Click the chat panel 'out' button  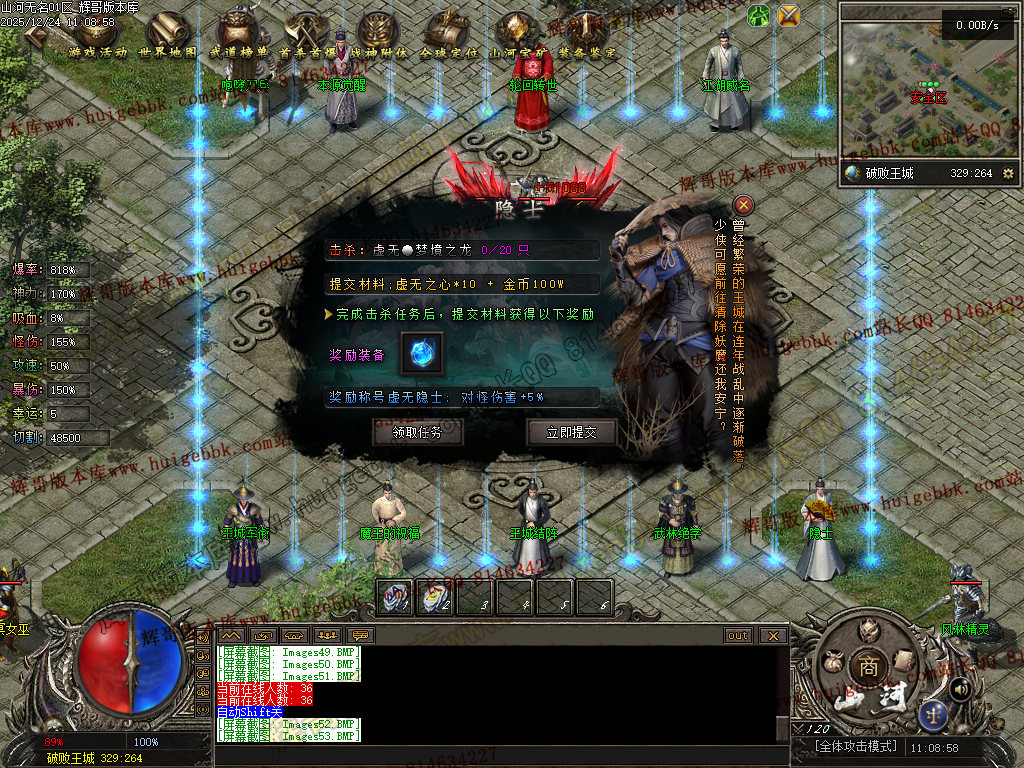738,635
